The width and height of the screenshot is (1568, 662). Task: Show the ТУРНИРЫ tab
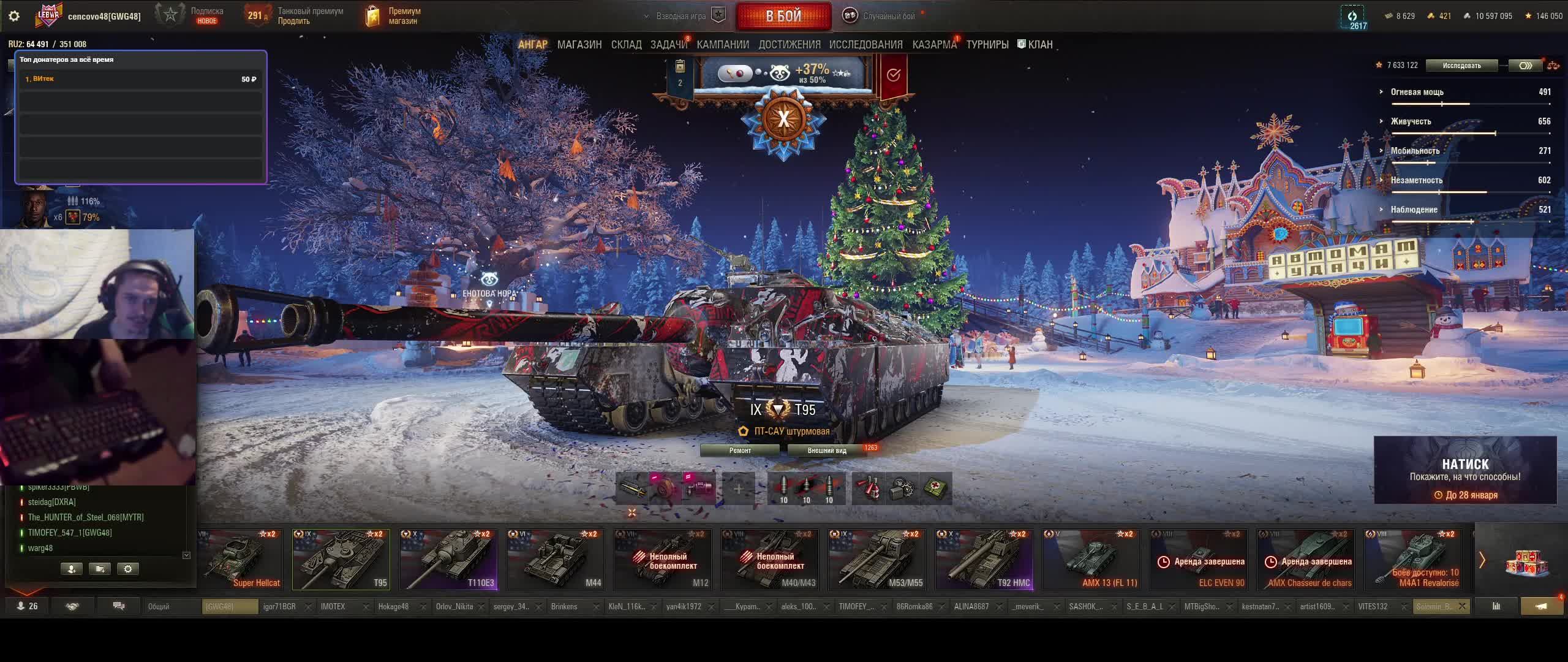987,45
